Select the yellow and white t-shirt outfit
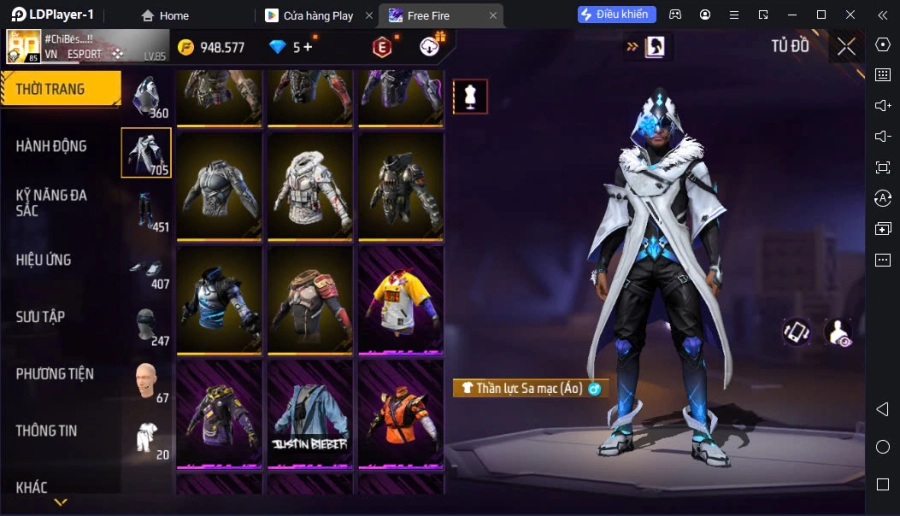Screen dimensions: 900x516 coord(400,300)
